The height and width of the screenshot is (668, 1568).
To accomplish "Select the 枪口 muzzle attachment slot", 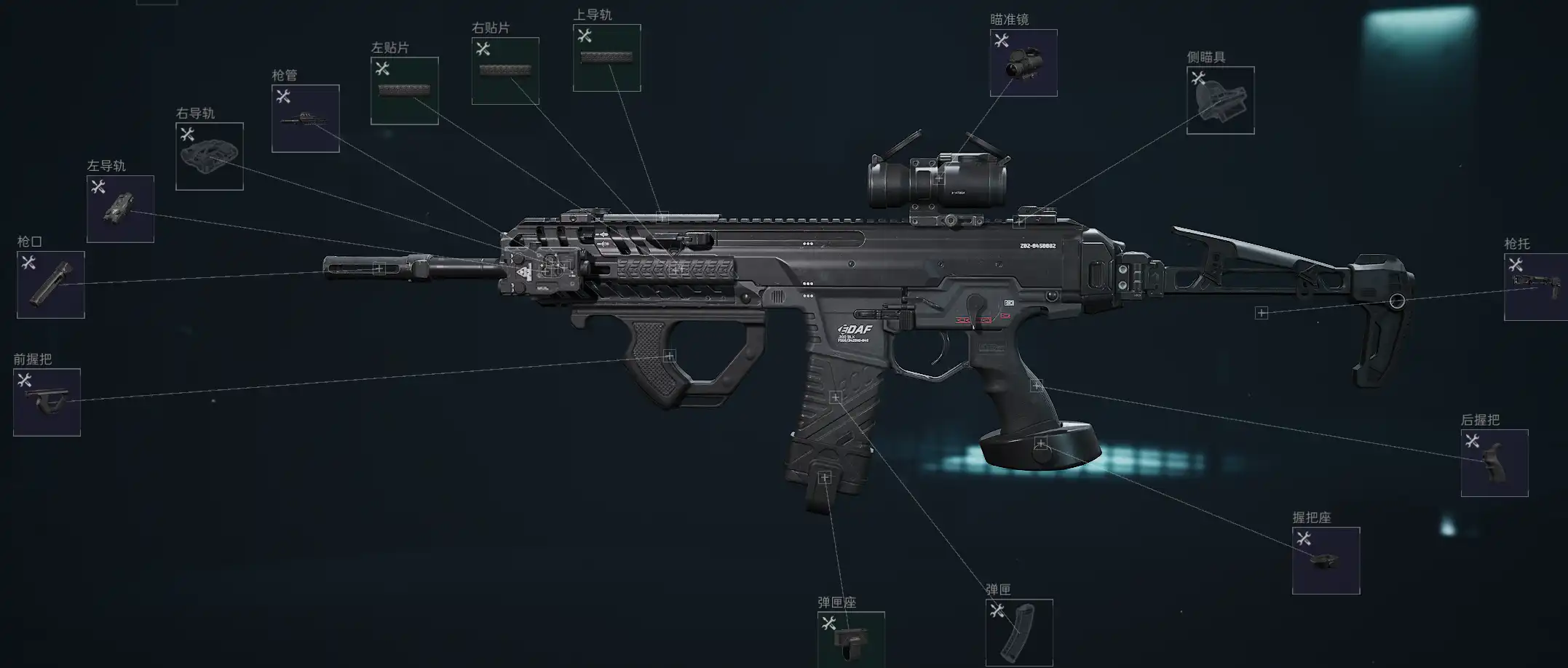I will point(51,285).
